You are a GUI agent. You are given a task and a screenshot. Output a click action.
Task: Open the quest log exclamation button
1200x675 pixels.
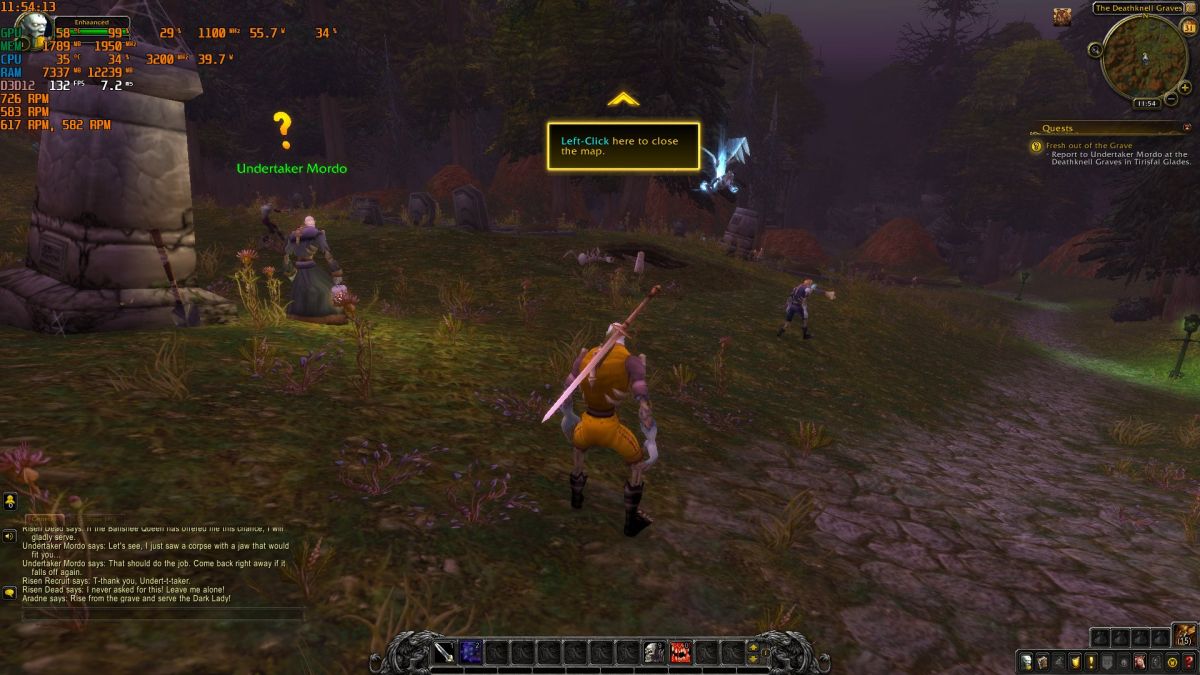[x=1091, y=661]
